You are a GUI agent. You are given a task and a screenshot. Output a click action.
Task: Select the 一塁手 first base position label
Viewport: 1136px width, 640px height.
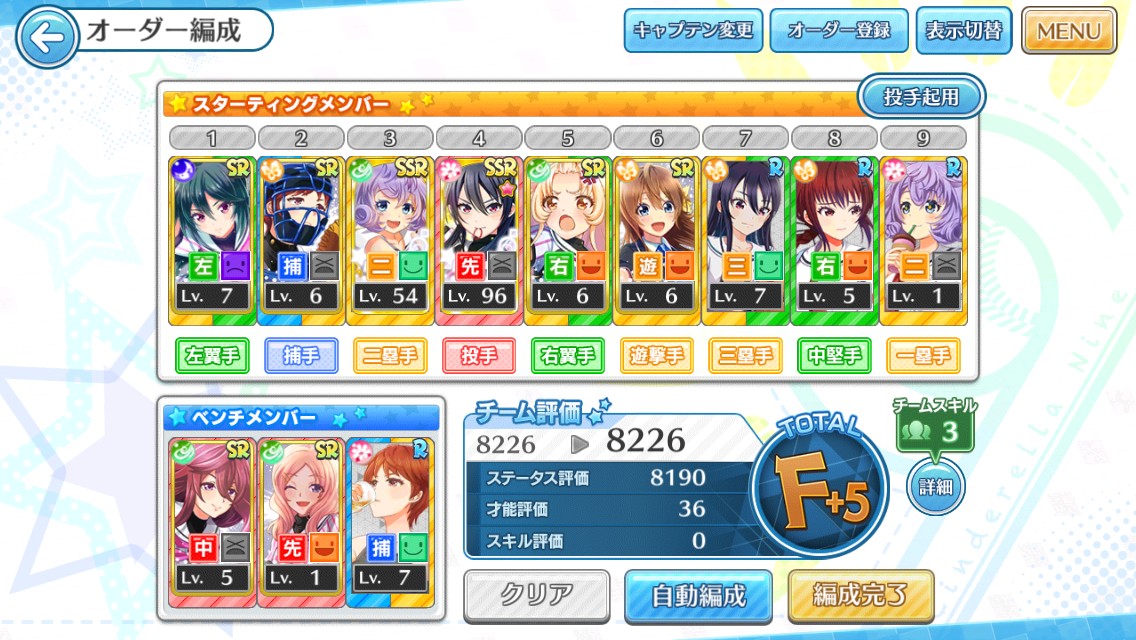click(x=924, y=355)
